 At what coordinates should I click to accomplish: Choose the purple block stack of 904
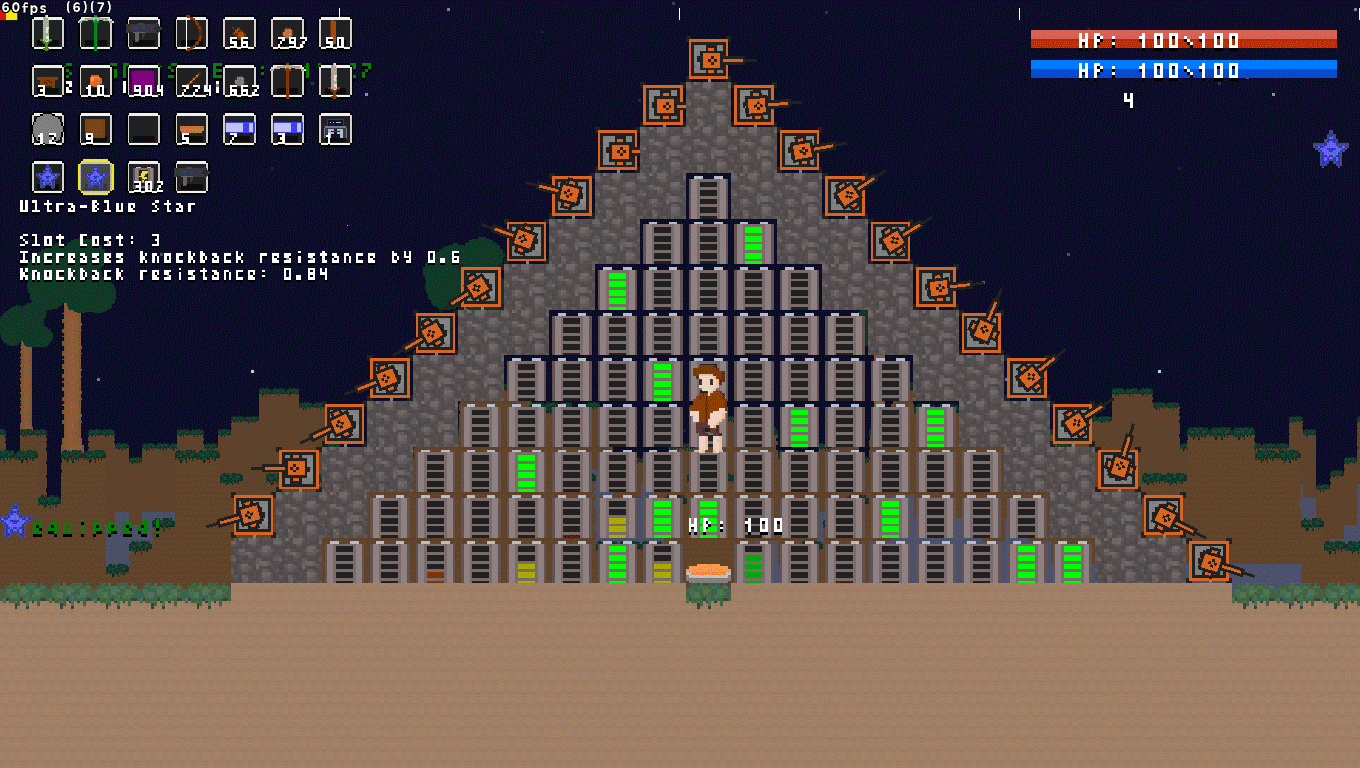pos(144,81)
